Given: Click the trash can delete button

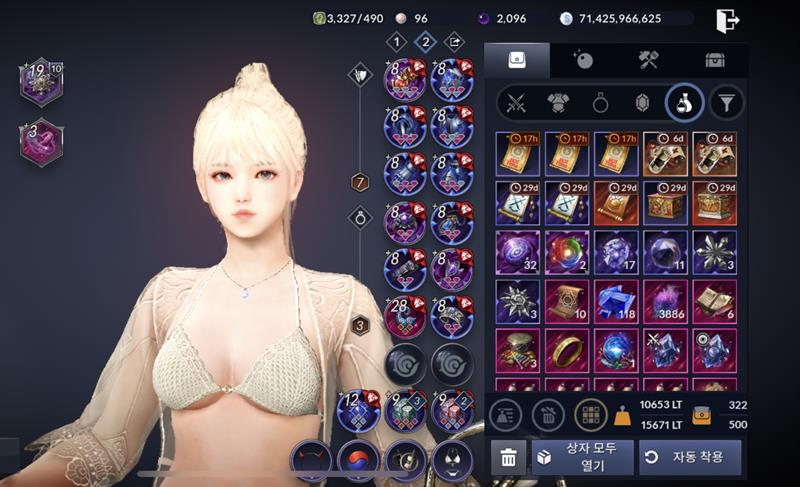Looking at the screenshot, I should click(x=508, y=458).
